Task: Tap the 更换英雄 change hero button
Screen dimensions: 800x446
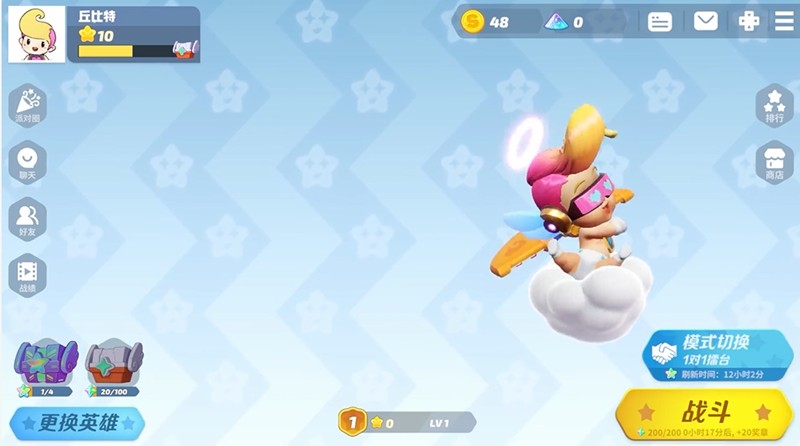Action: pos(78,423)
